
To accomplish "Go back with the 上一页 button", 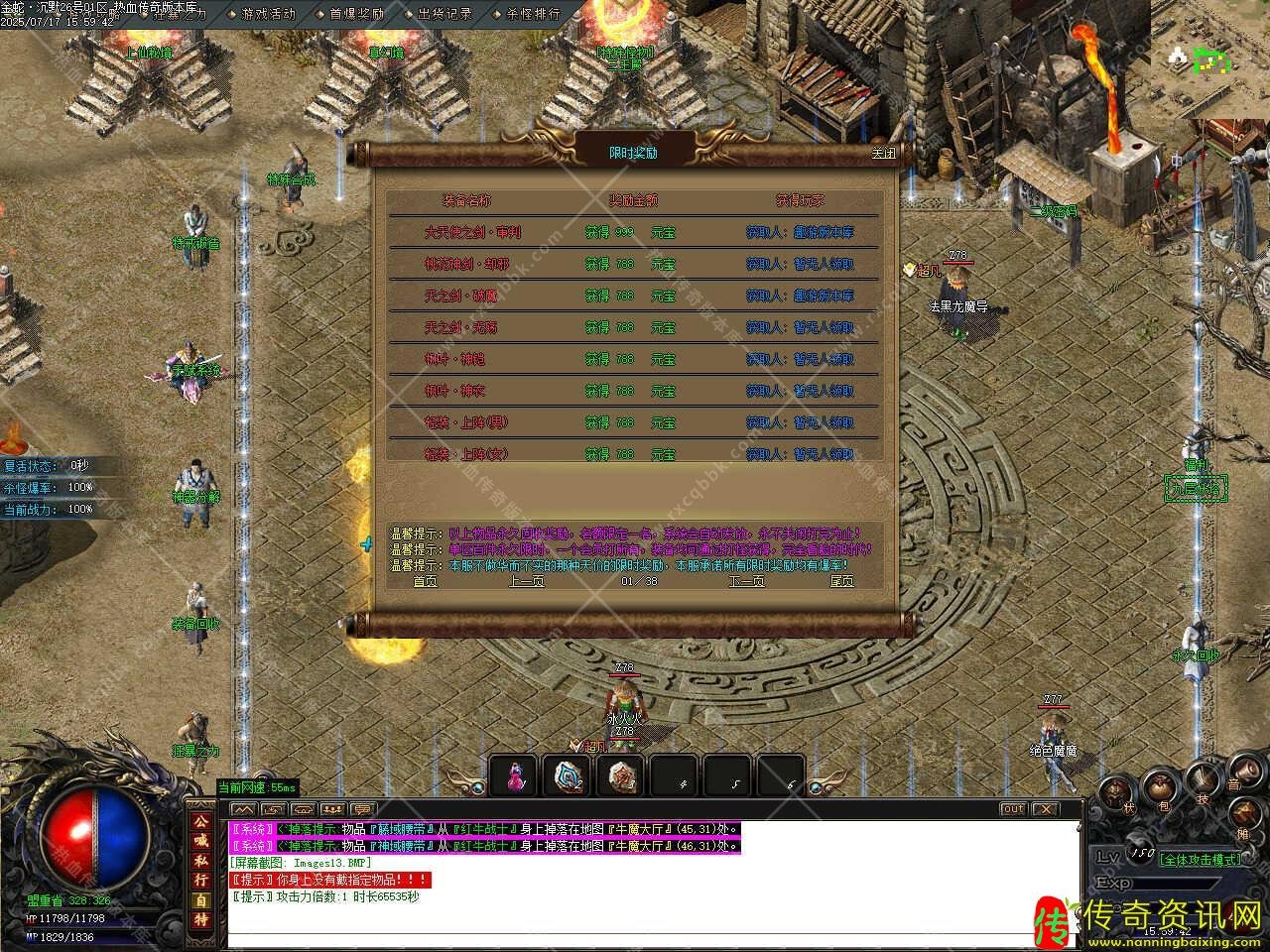I will 526,581.
